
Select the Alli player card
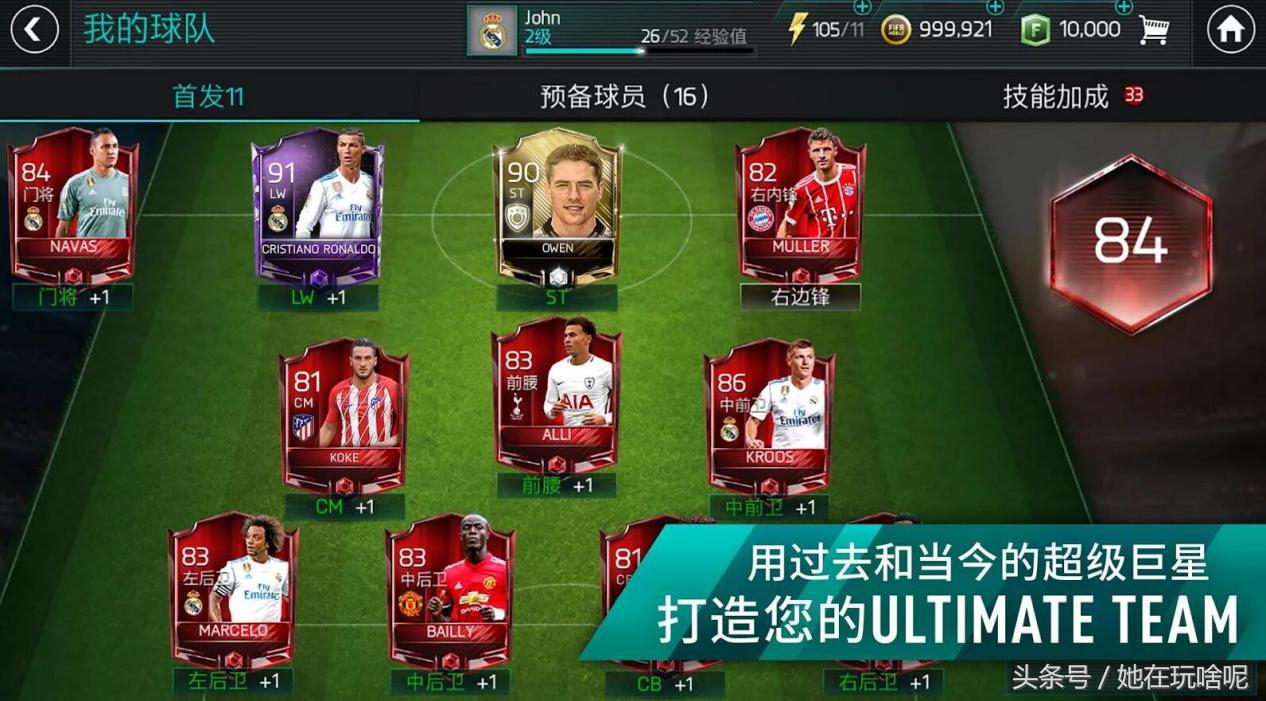tap(557, 395)
